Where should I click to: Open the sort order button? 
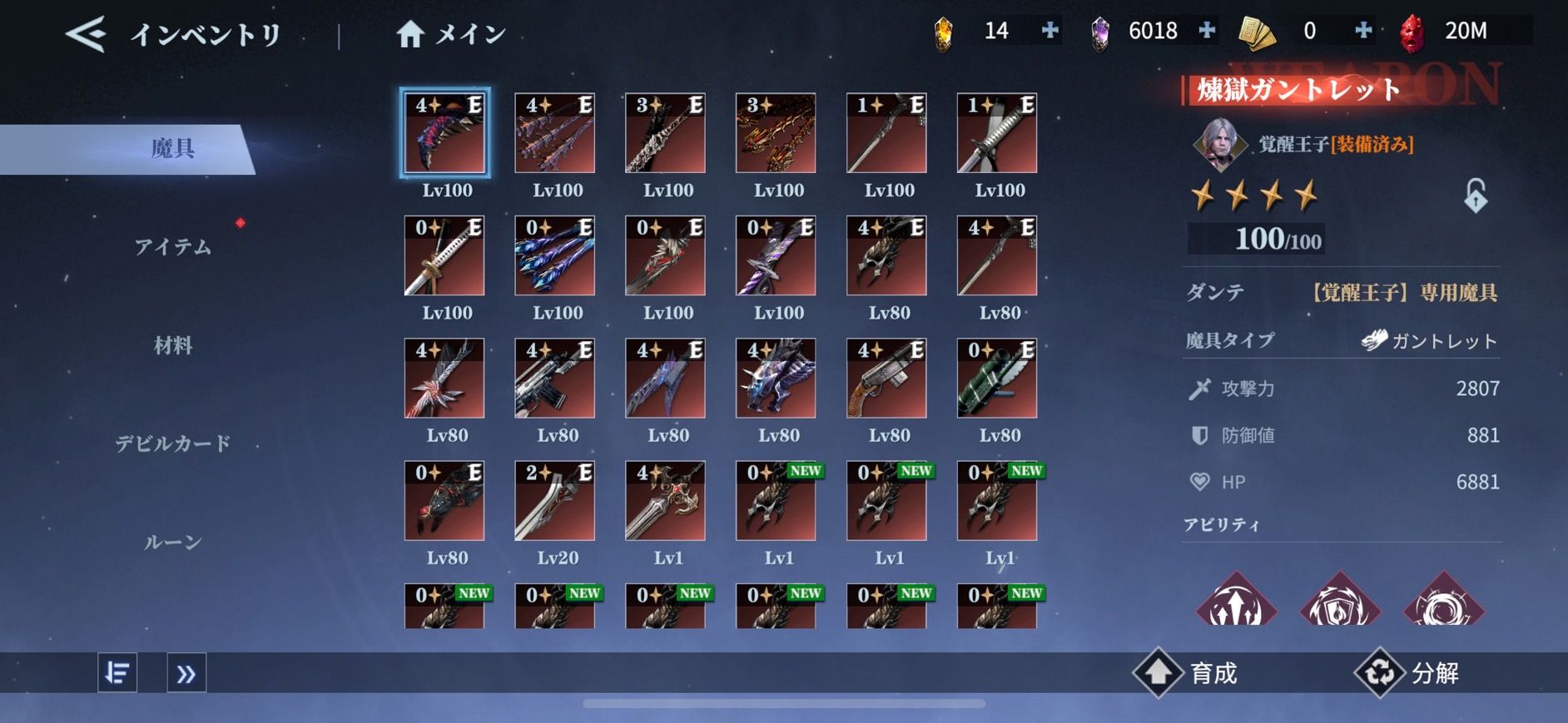(117, 672)
